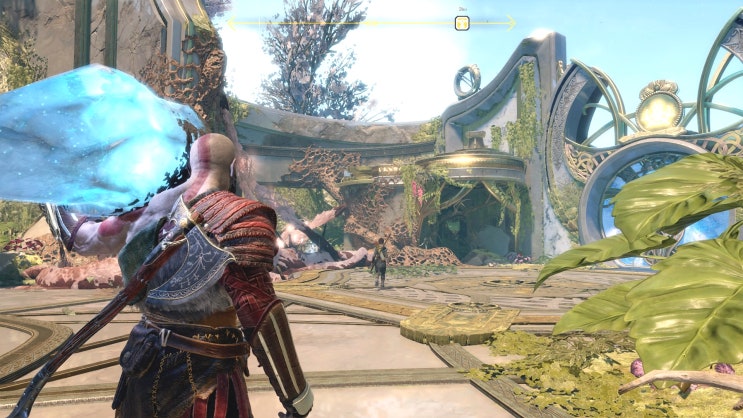This screenshot has height=418, width=743.
Task: Select the yellow objective marker on the compass
Action: tap(462, 22)
